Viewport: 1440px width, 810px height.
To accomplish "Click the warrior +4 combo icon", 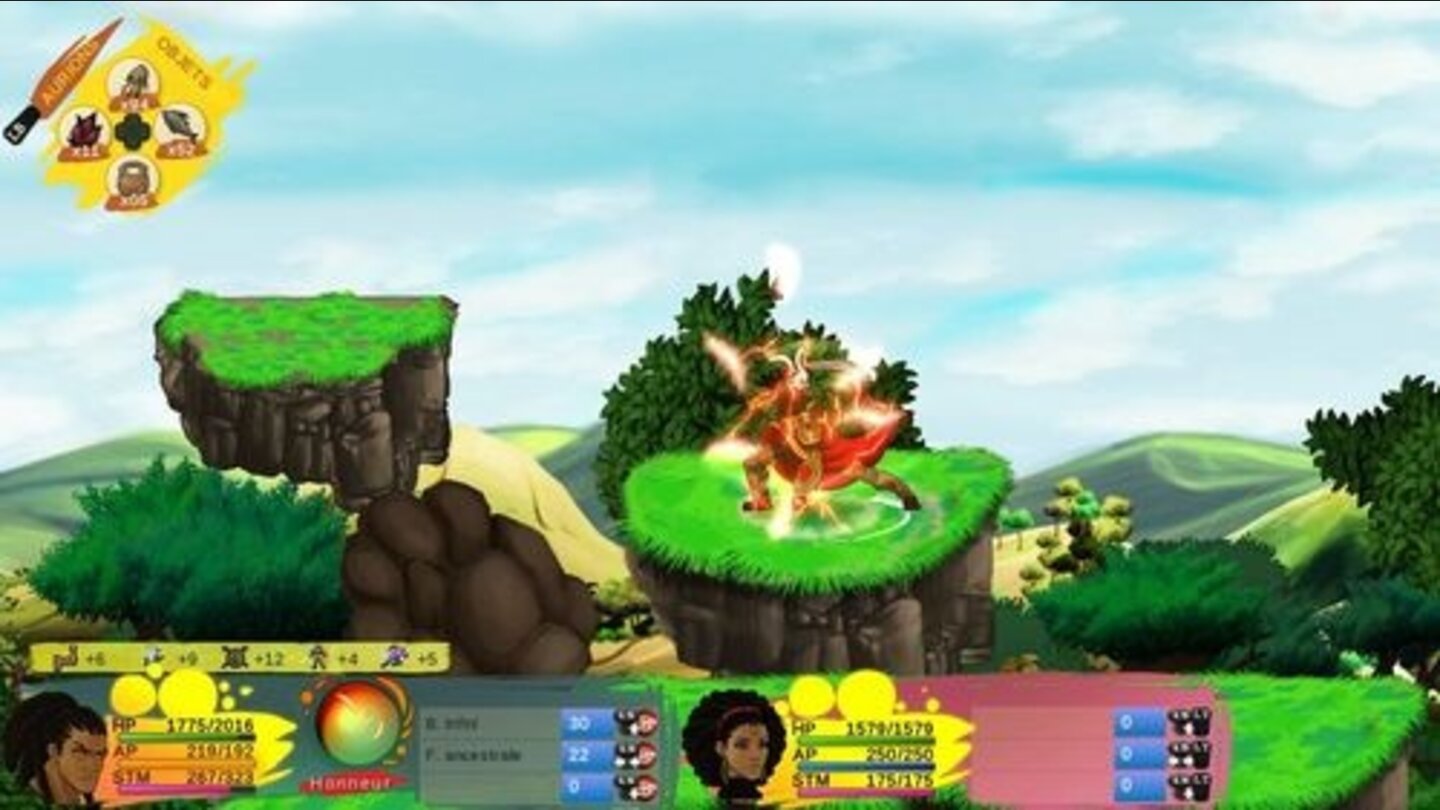I will [318, 657].
